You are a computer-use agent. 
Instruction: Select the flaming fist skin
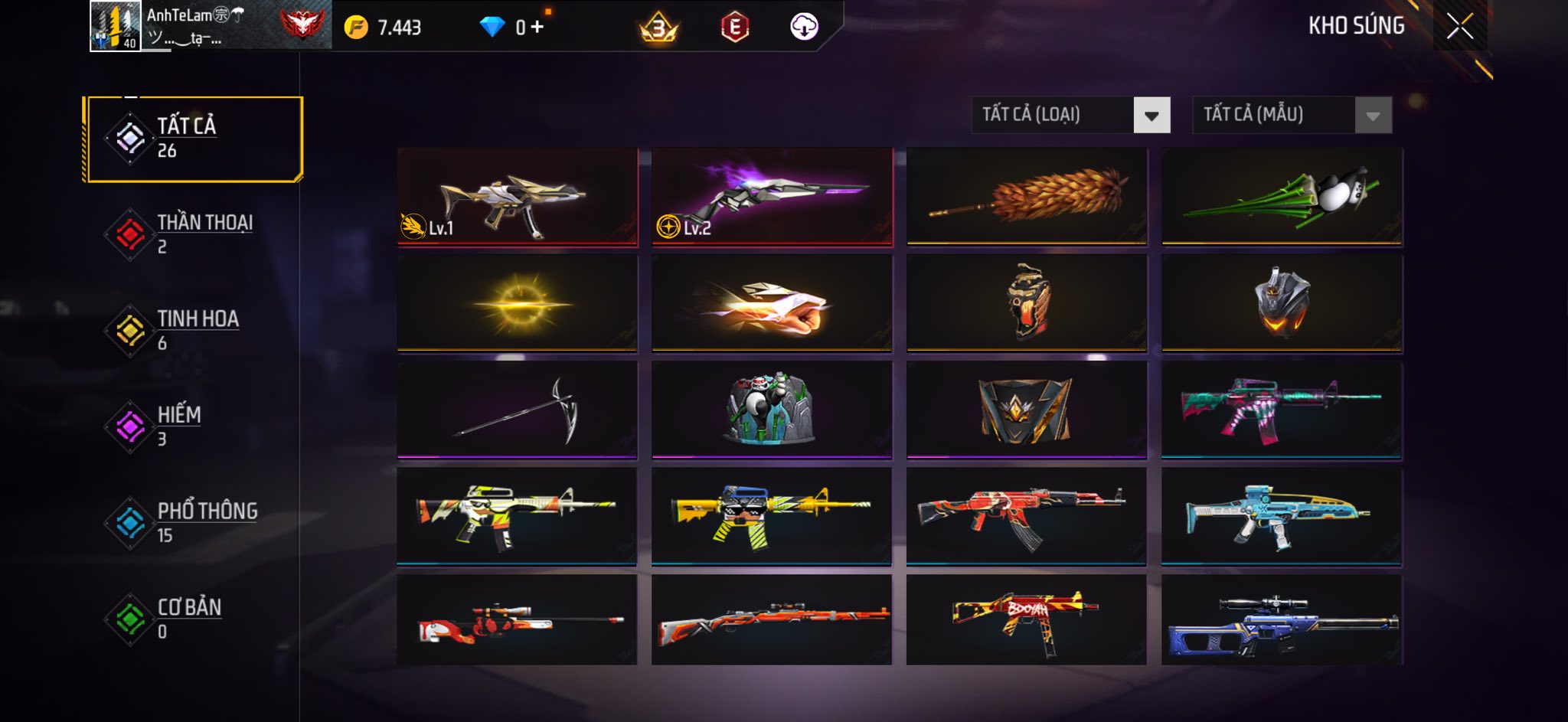pyautogui.click(x=772, y=304)
